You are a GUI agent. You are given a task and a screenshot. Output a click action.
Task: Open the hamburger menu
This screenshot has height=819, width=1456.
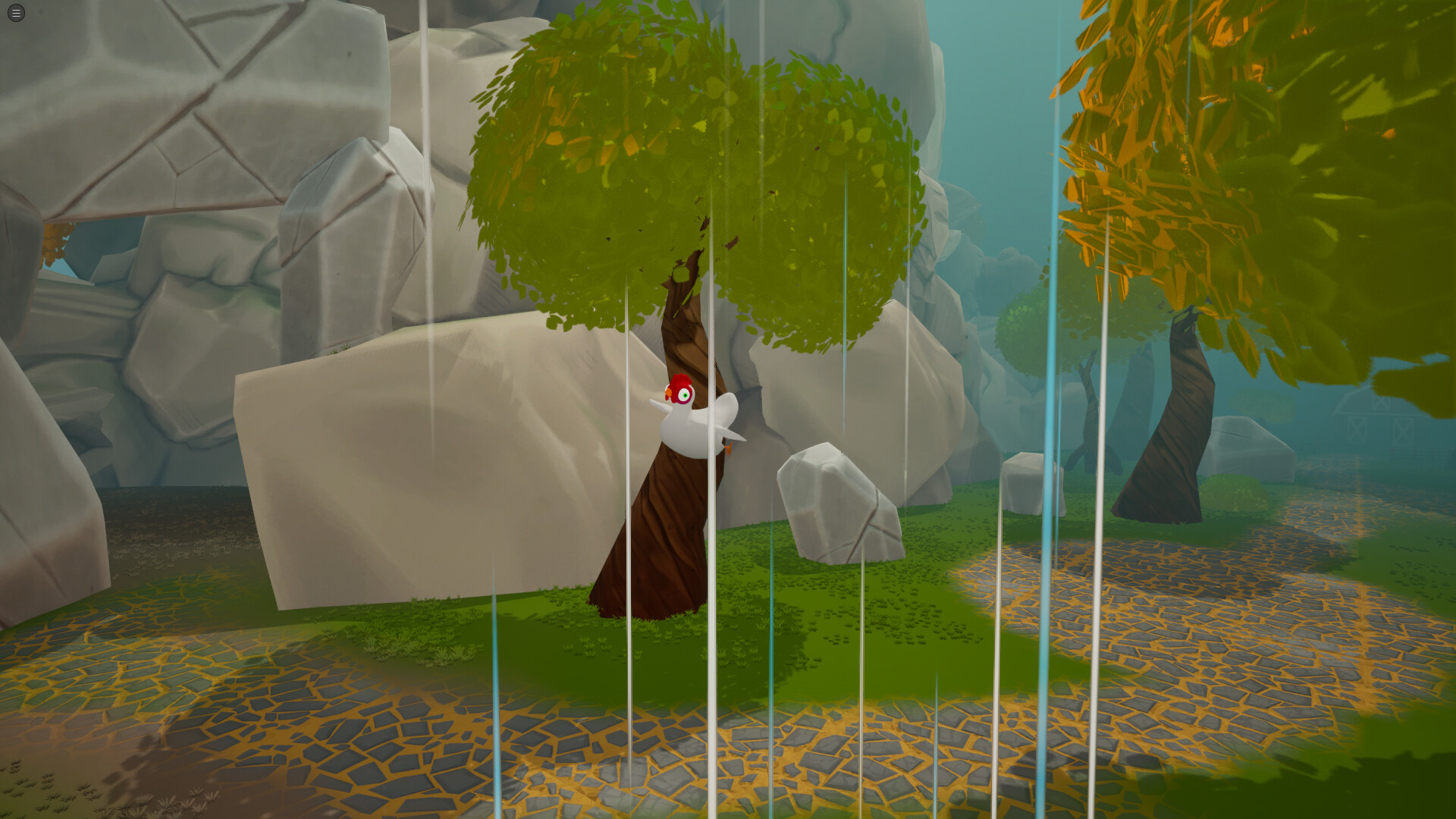(15, 13)
